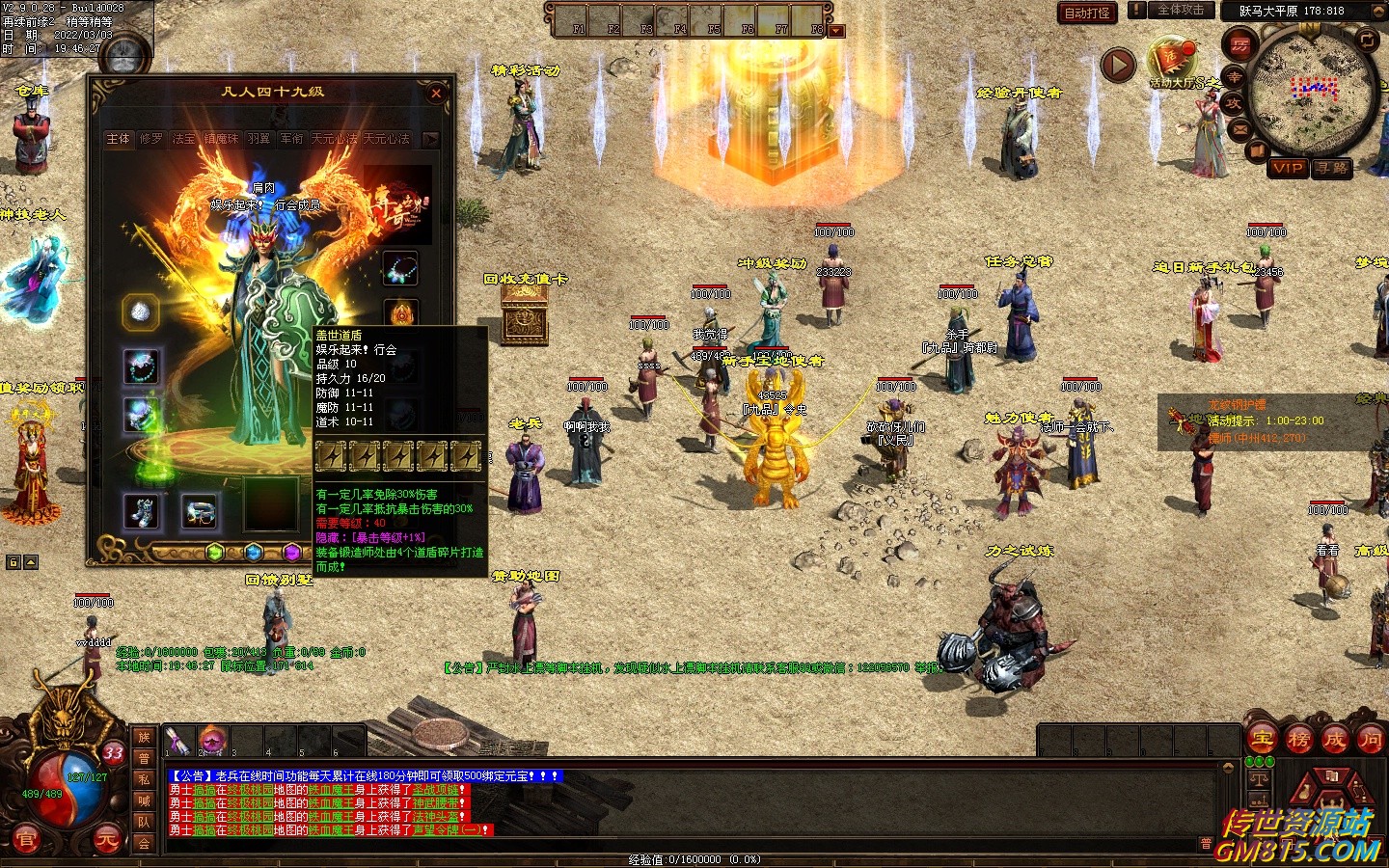Screen dimensions: 1389x868
Task: Click the round play arrow button
Action: click(1118, 66)
